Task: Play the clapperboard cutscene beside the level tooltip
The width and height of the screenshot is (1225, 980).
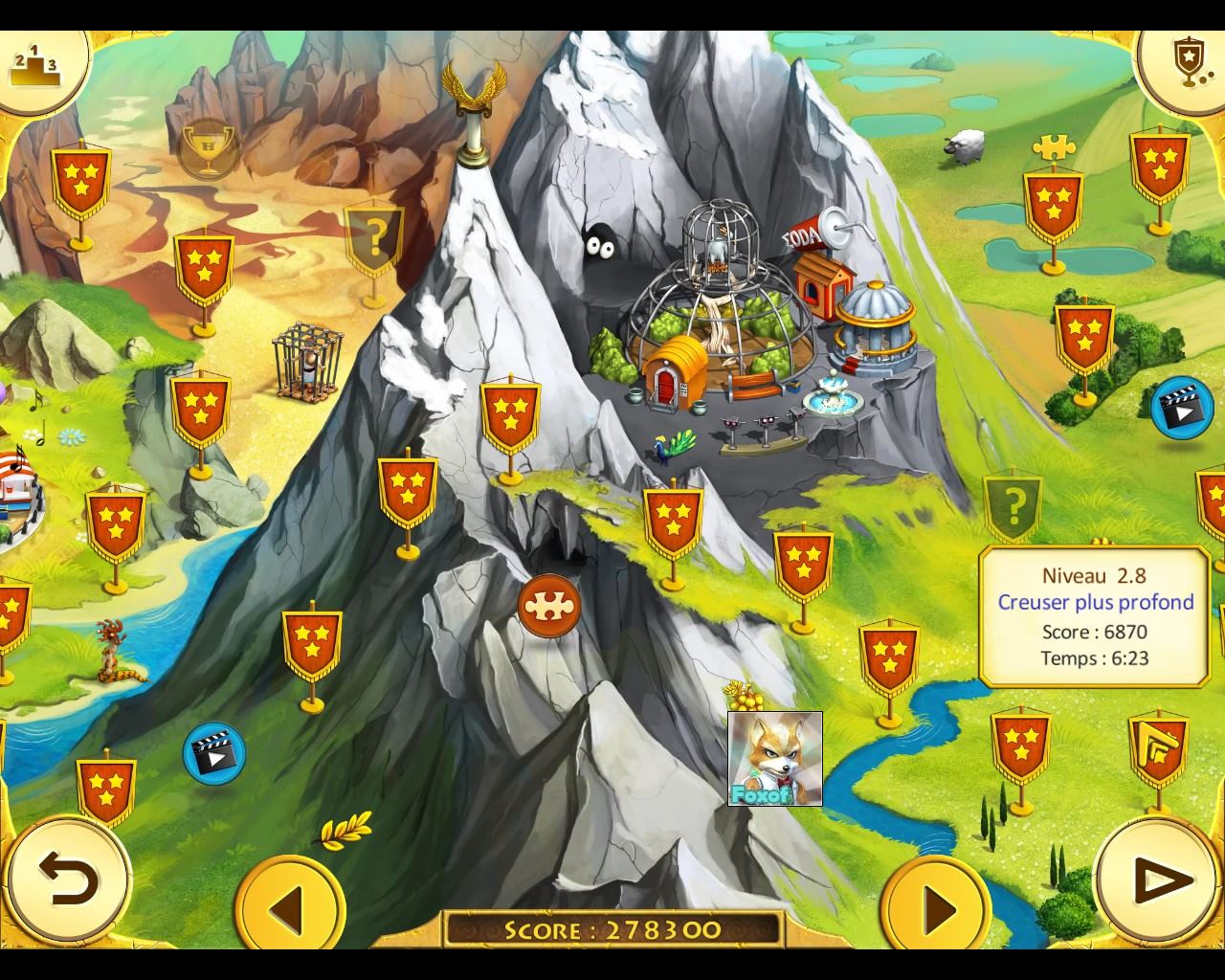Action: [1180, 407]
